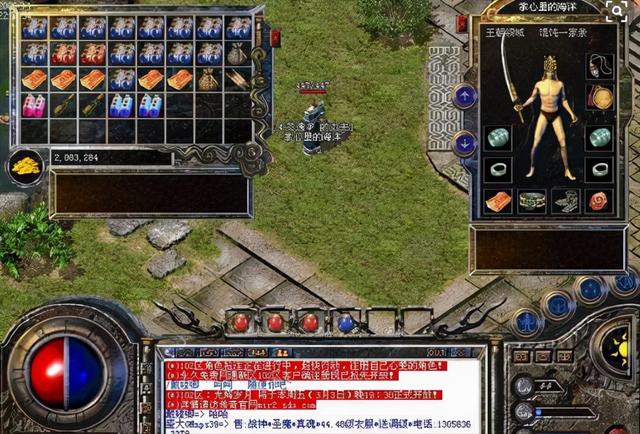Select the equipped necklace slot
The height and width of the screenshot is (434, 640).
click(x=600, y=66)
